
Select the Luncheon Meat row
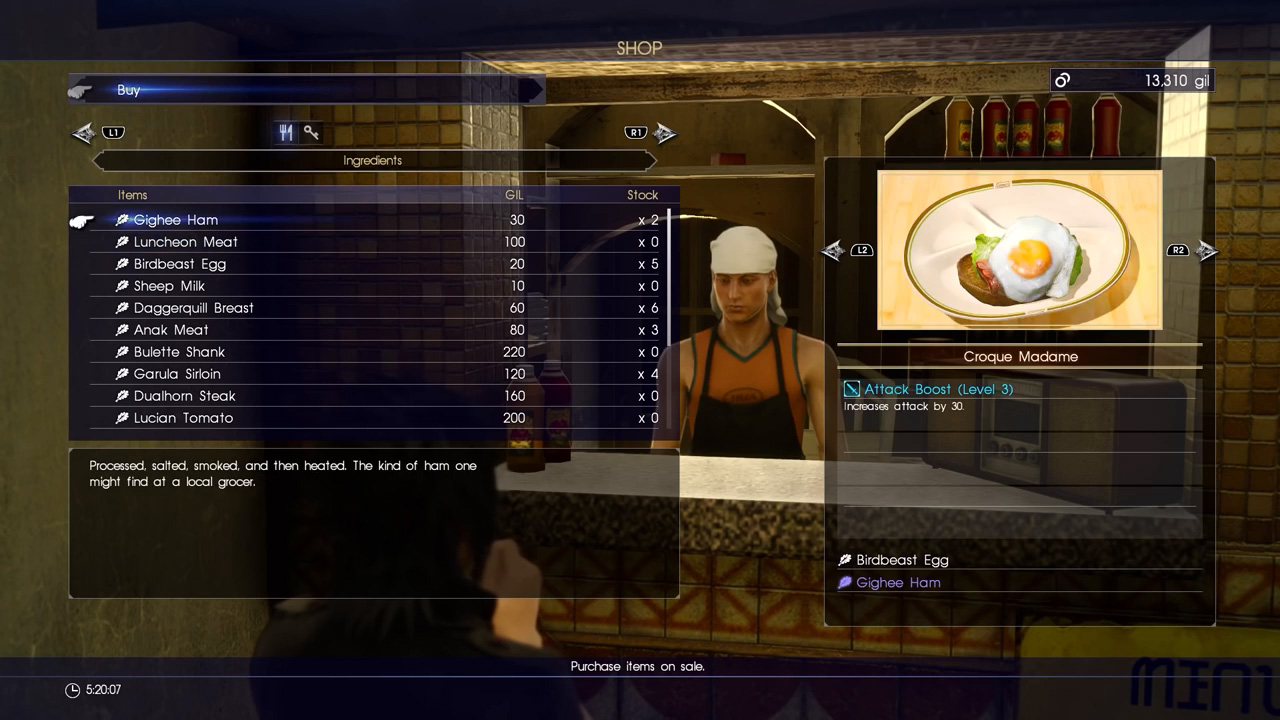point(186,242)
